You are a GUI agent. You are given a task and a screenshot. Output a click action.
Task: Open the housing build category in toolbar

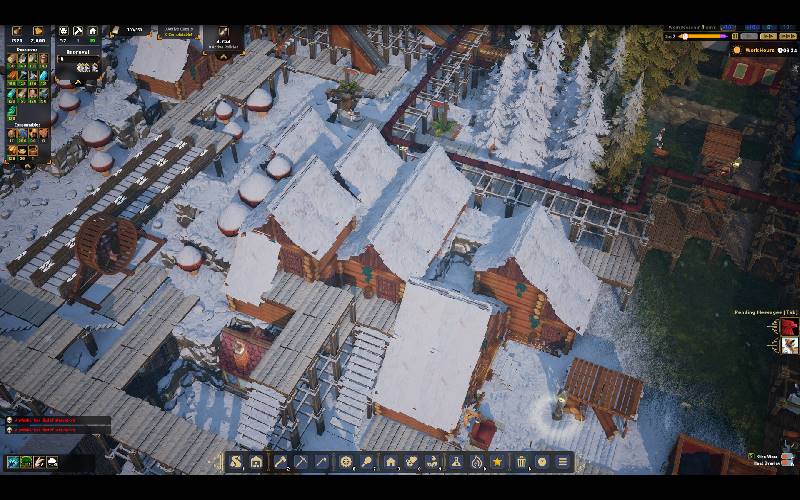(390, 462)
